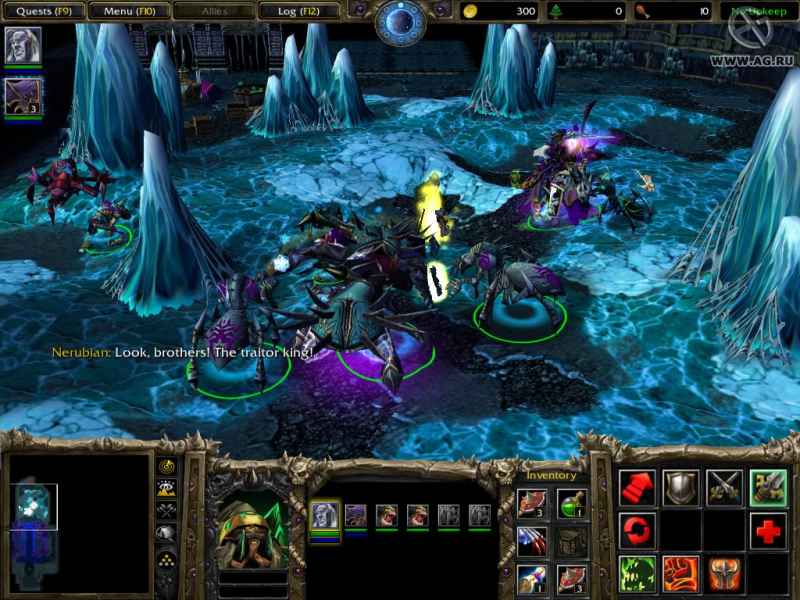Click the day/night clock at top center
Image resolution: width=800 pixels, height=600 pixels.
(400, 22)
